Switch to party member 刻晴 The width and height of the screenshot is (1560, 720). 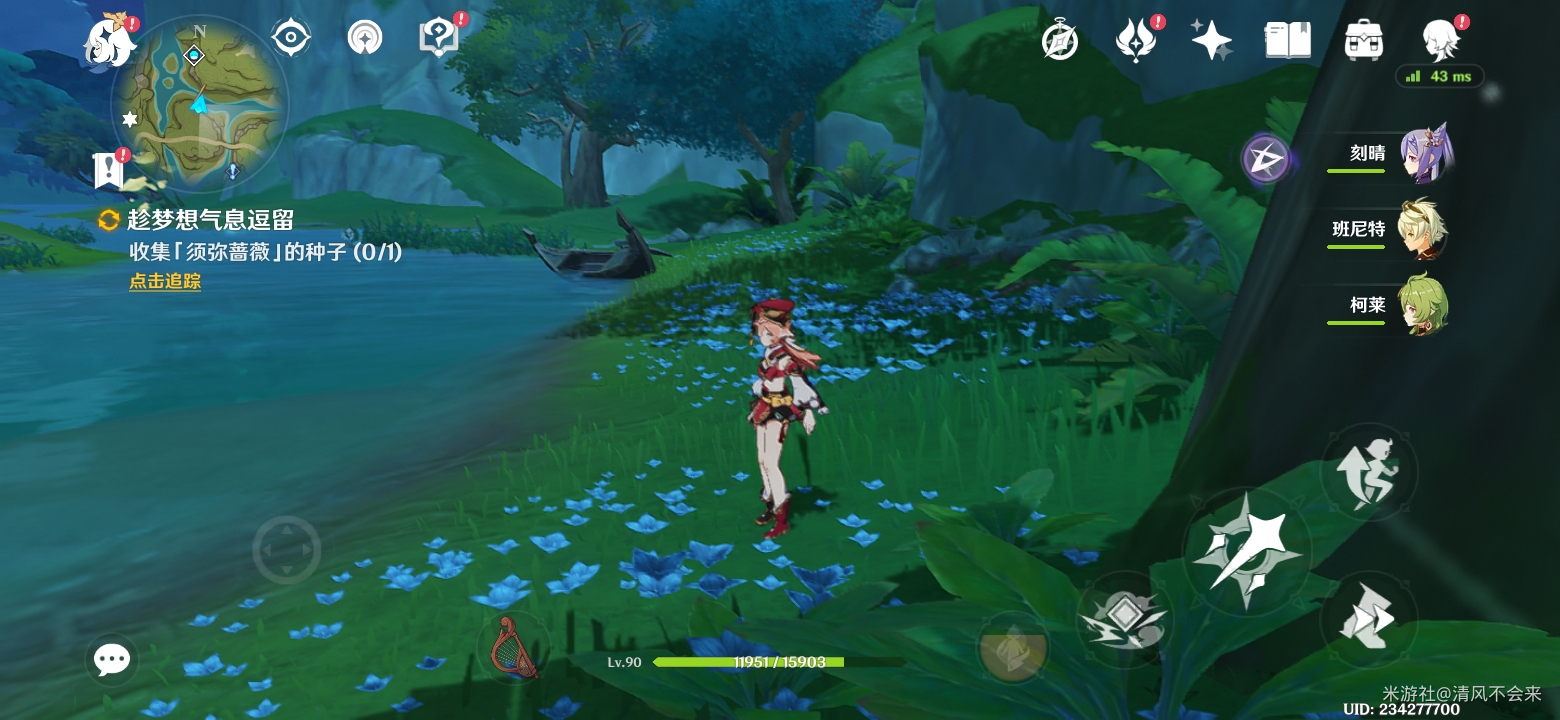tap(1424, 154)
